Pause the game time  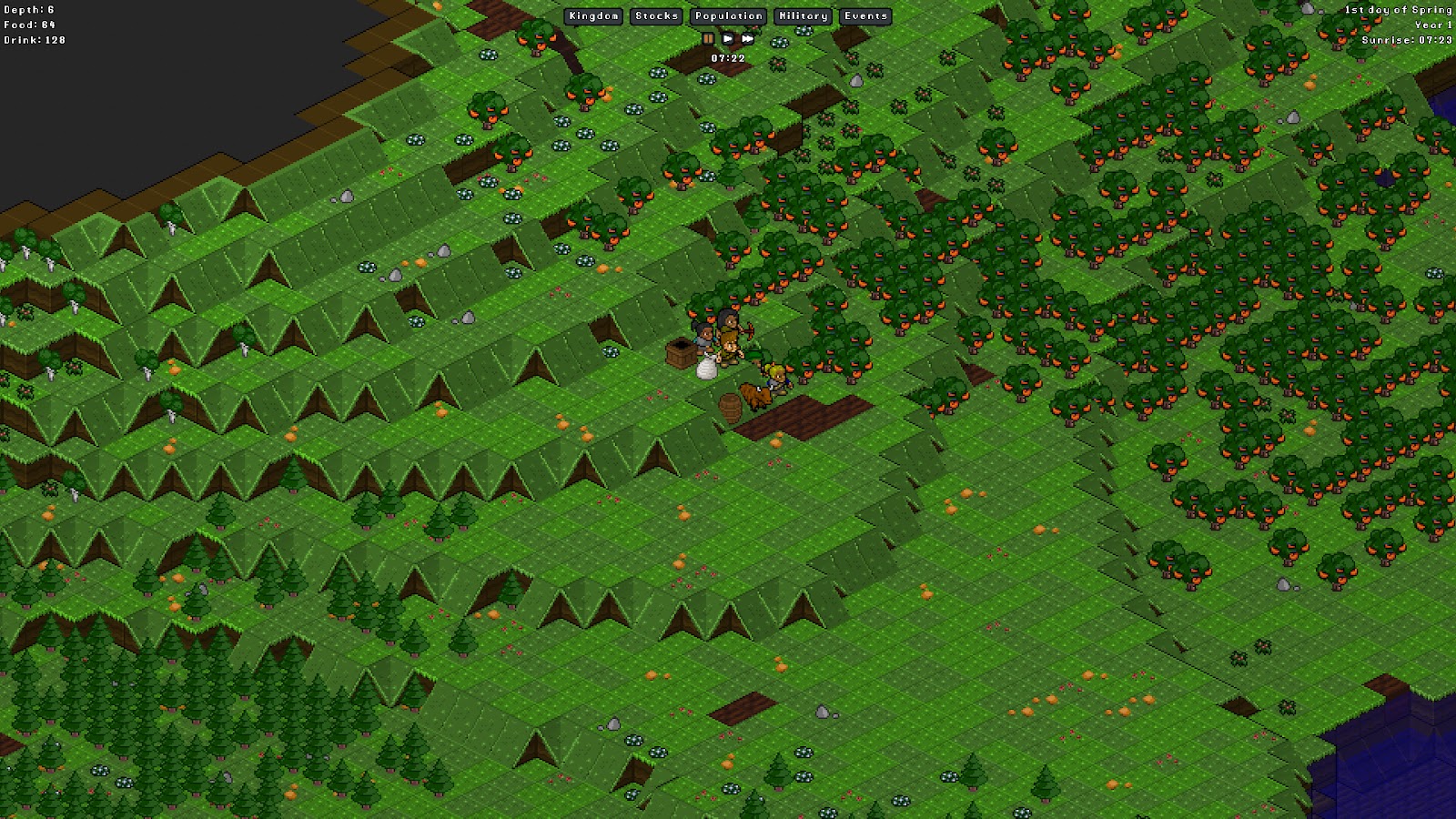click(708, 39)
